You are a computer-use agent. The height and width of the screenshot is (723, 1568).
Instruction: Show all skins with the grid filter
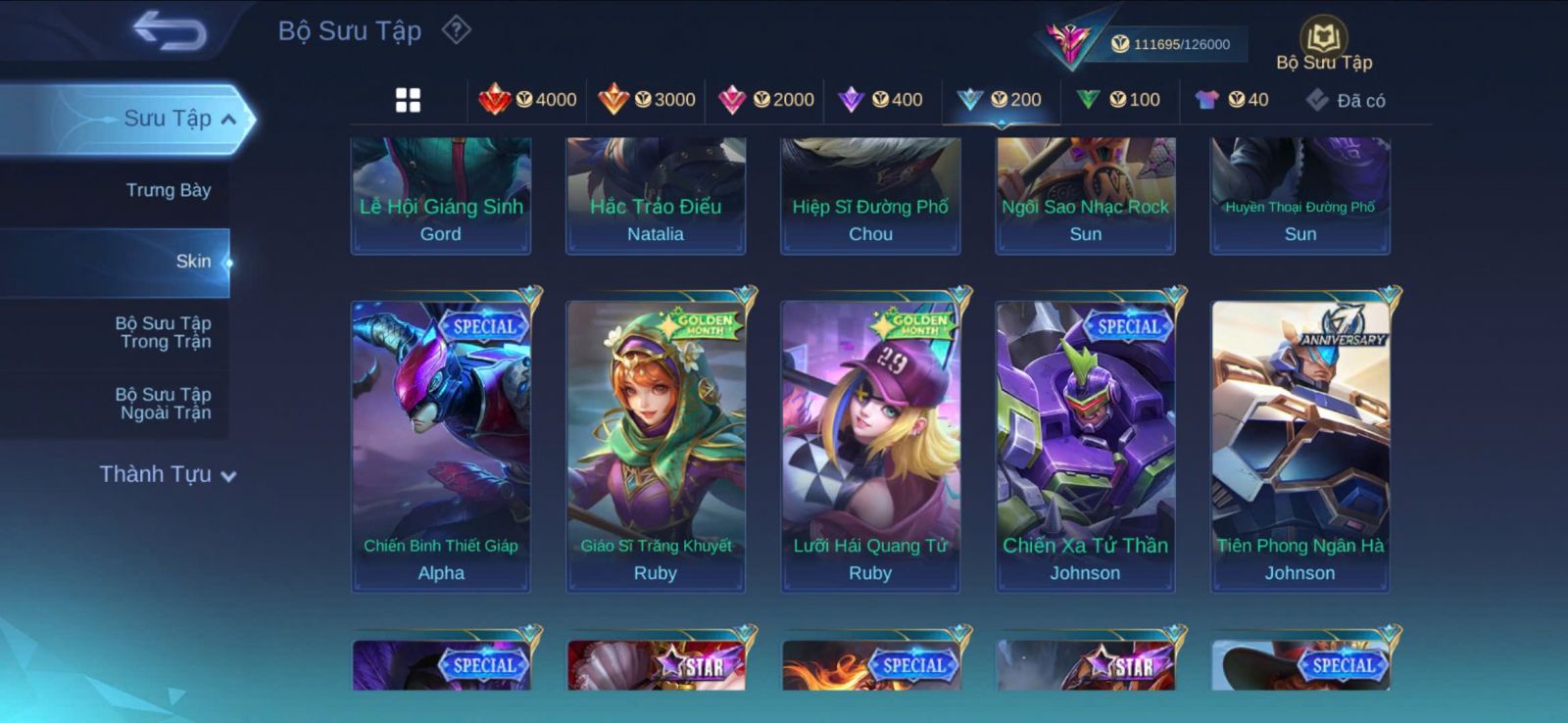pos(408,100)
